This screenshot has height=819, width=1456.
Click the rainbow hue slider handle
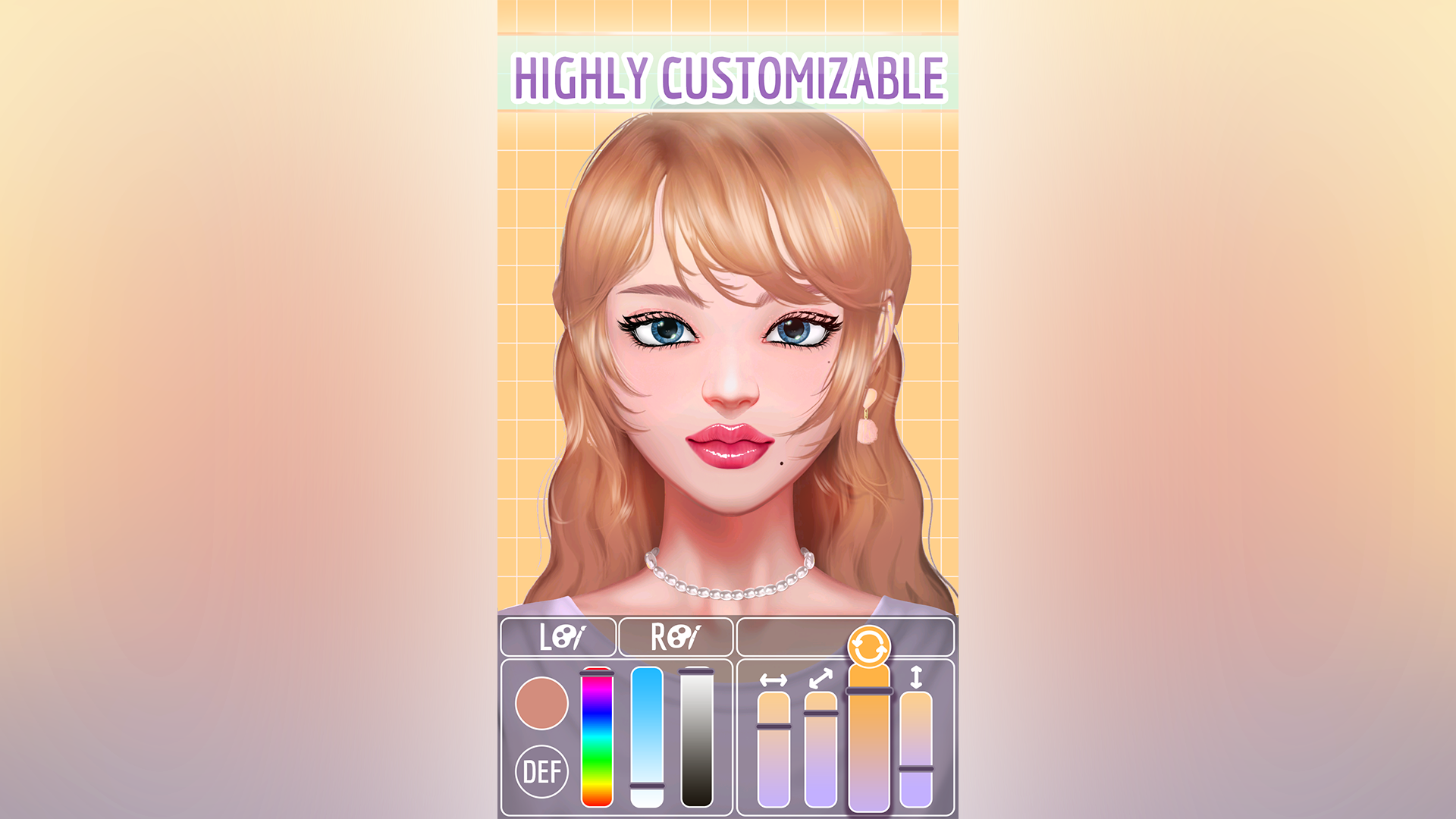coord(597,673)
